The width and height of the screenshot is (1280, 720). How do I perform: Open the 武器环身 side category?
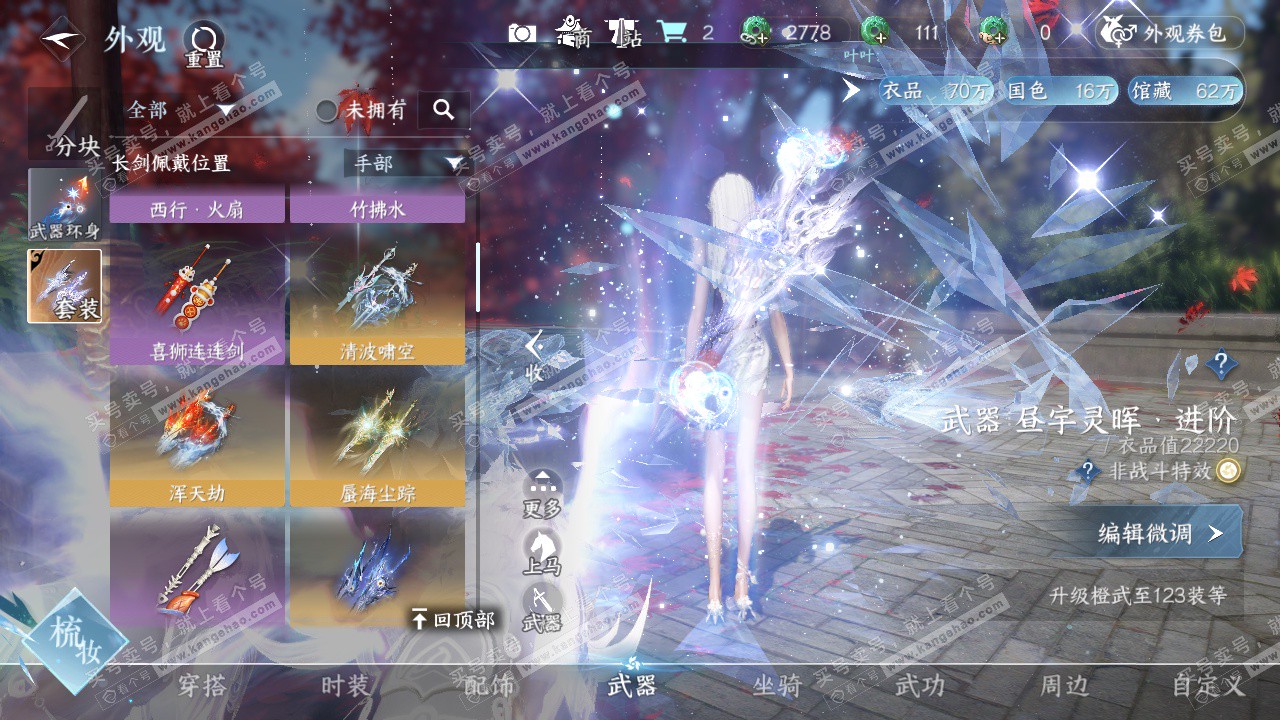coord(64,205)
